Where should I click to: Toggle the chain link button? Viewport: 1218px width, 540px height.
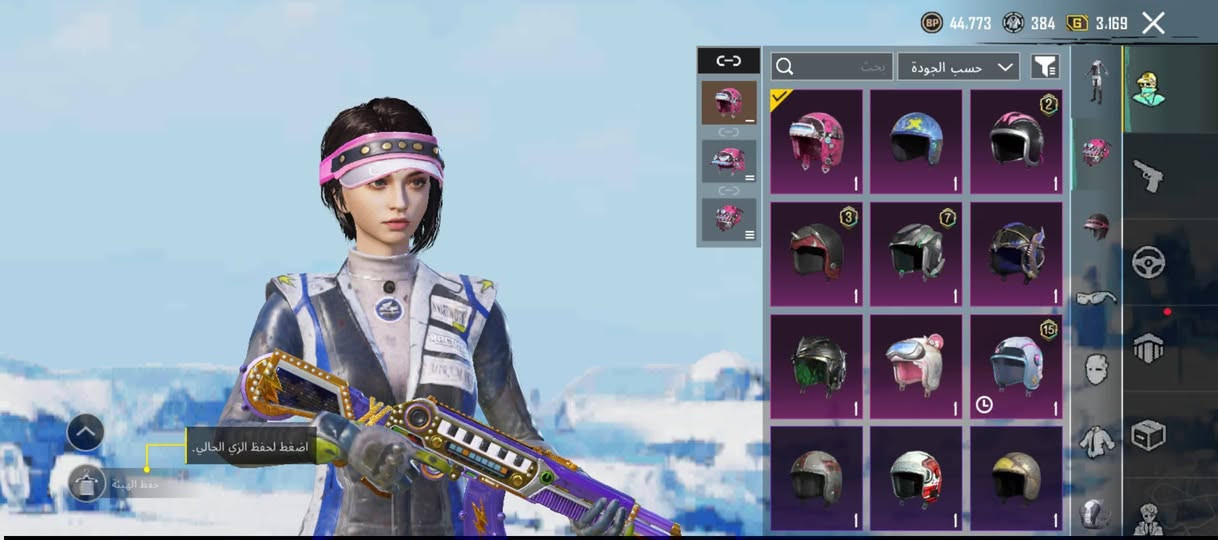point(728,61)
